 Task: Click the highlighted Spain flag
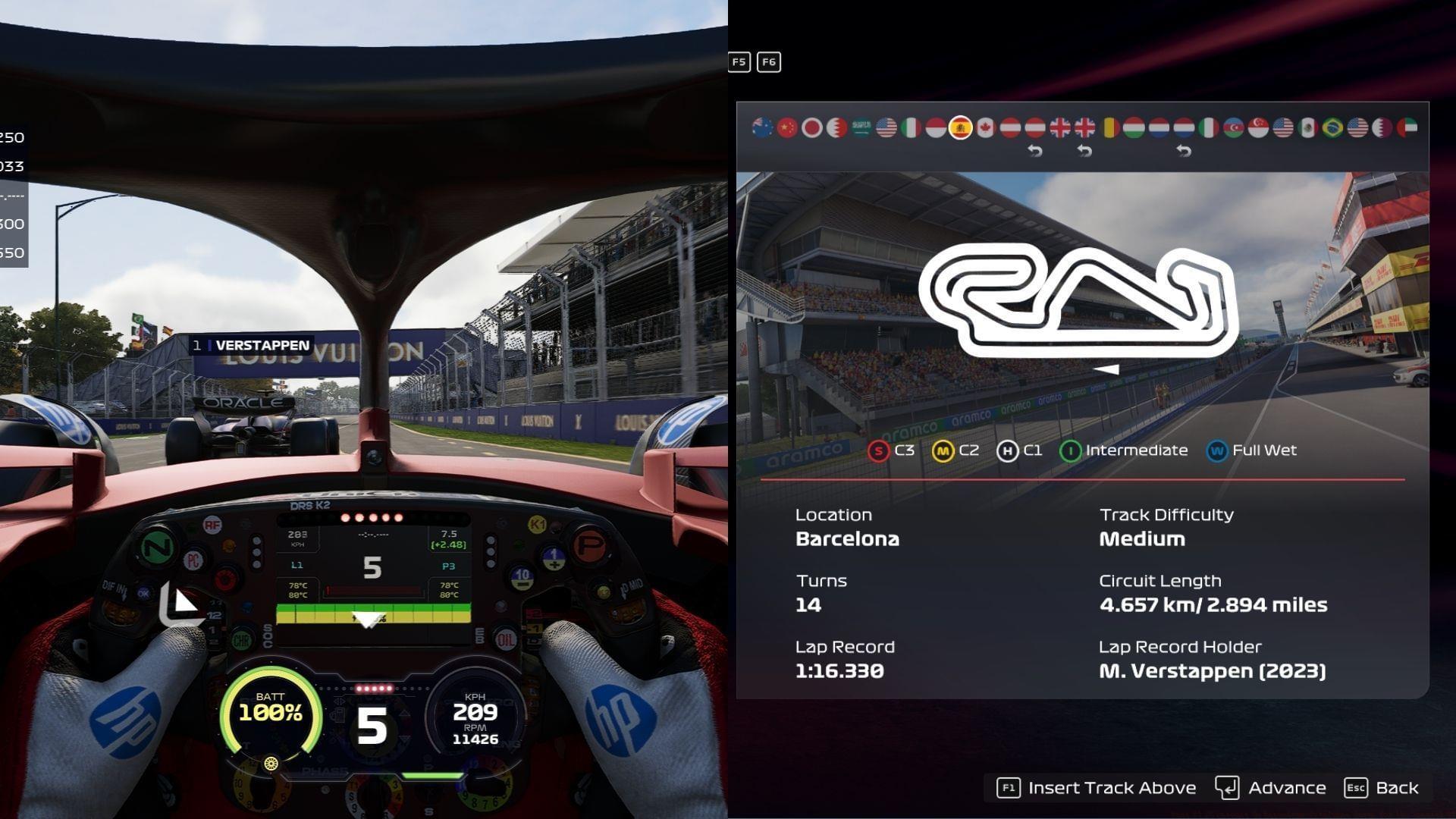[961, 127]
